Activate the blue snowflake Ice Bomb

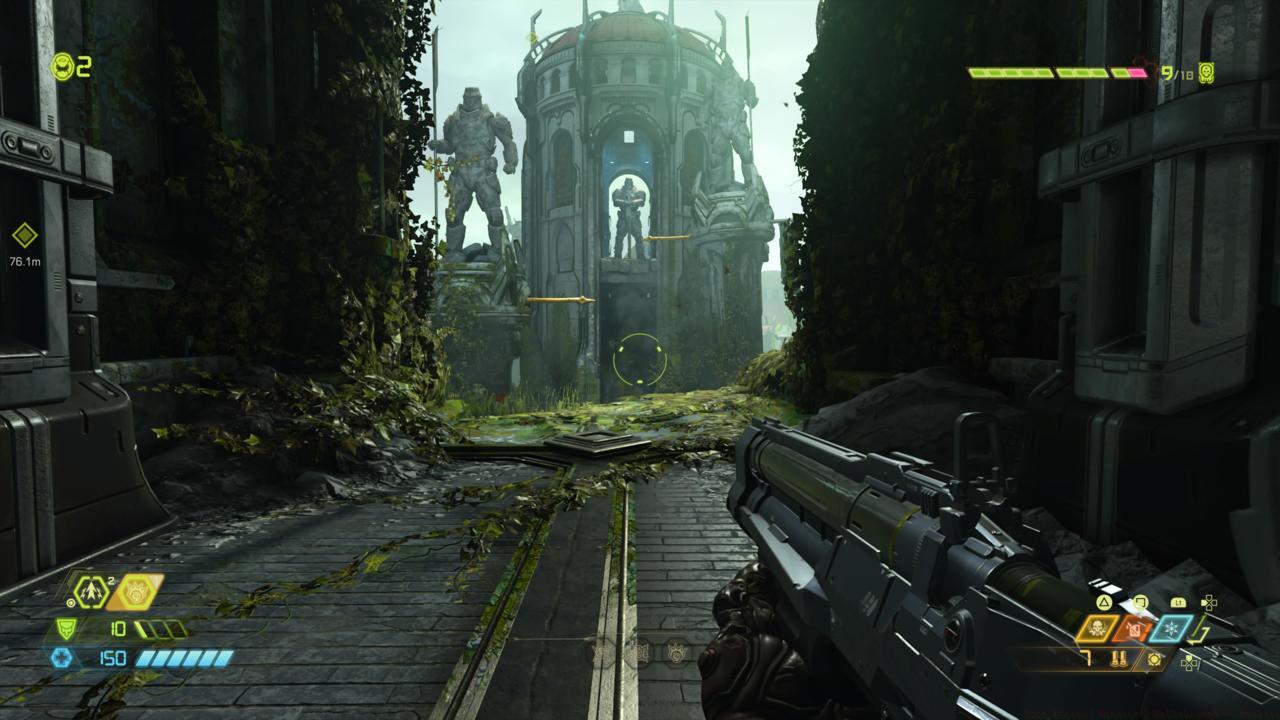pyautogui.click(x=1170, y=629)
